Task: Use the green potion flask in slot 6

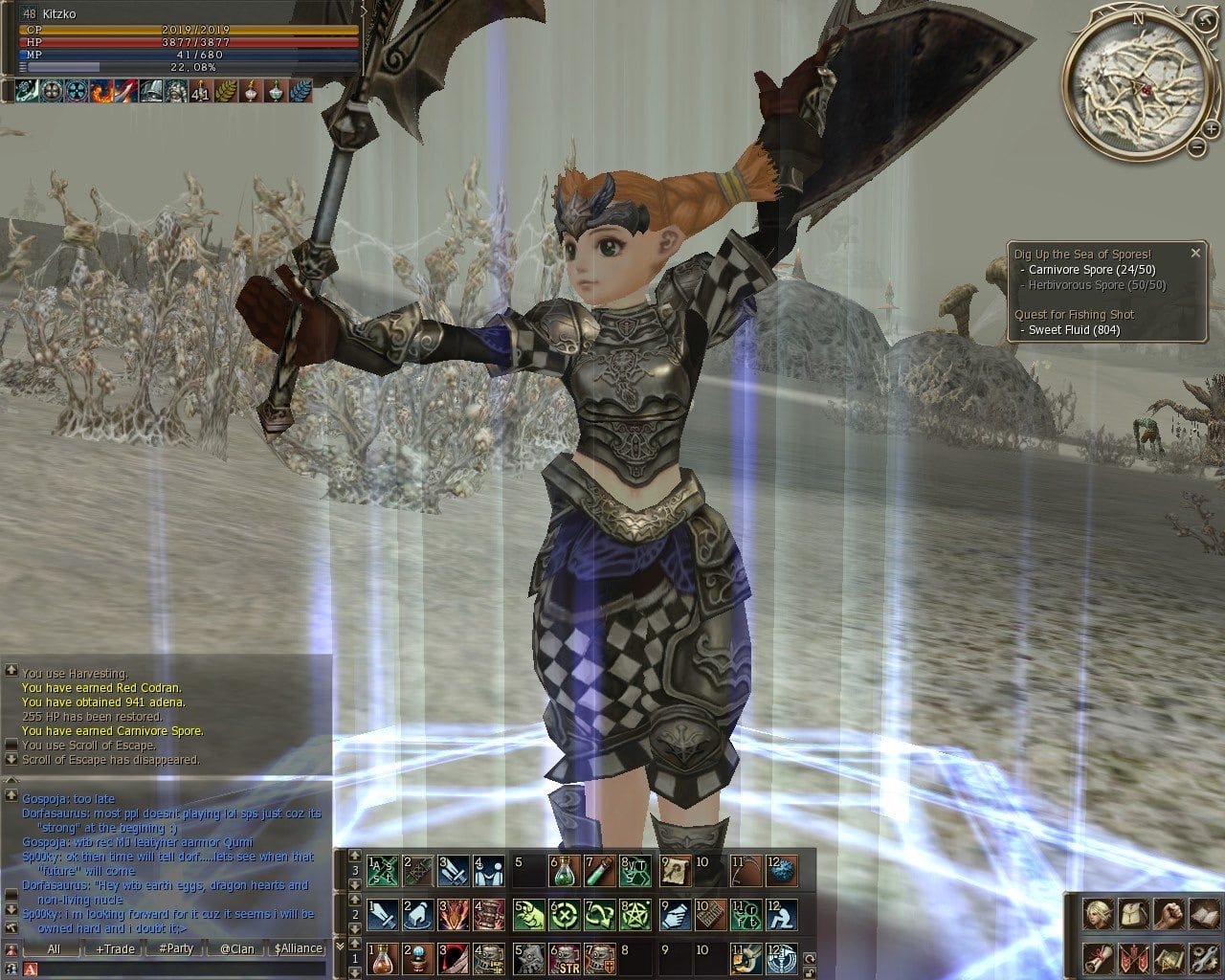Action: point(564,871)
